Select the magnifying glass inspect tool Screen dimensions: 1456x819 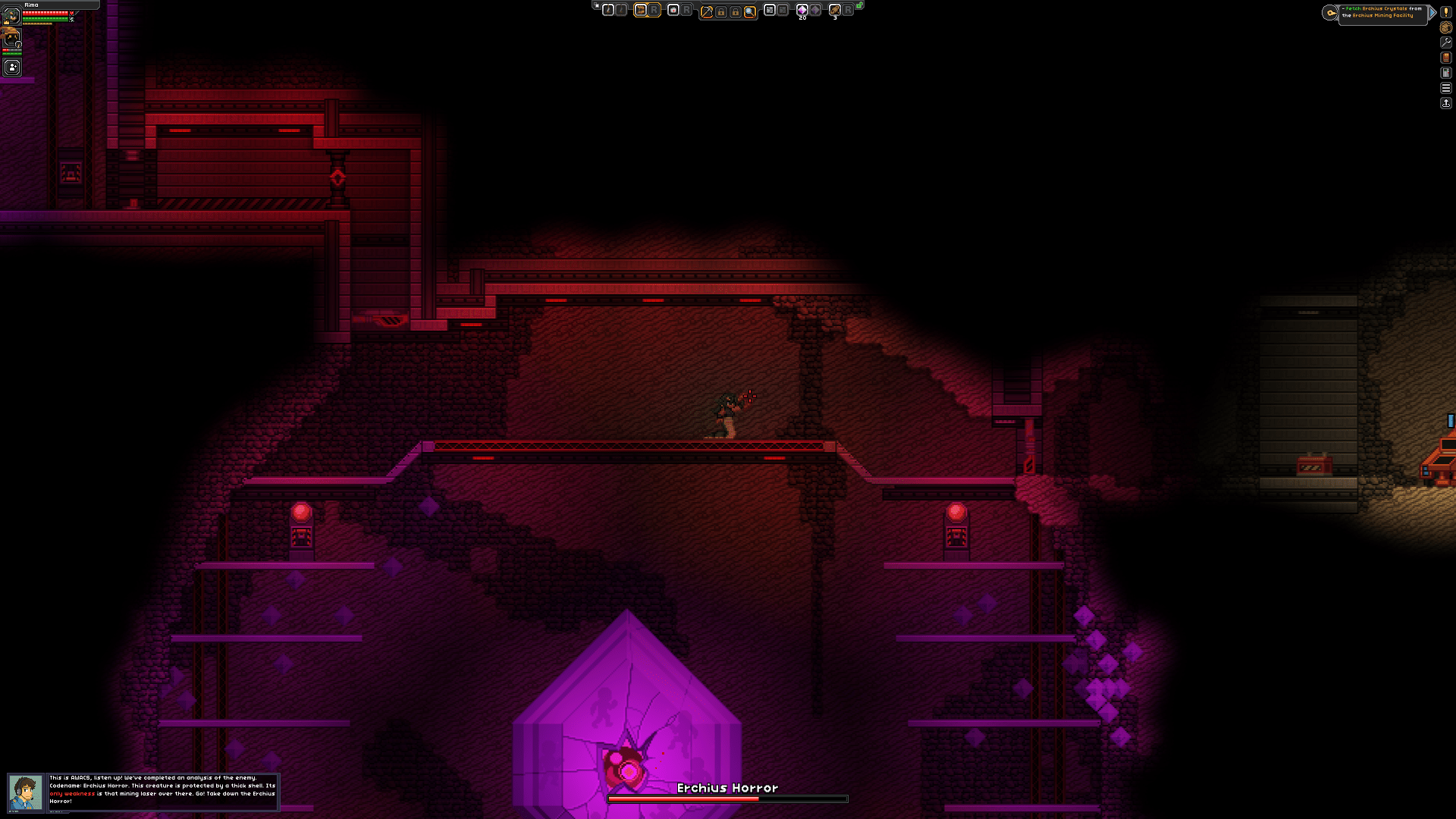[749, 11]
